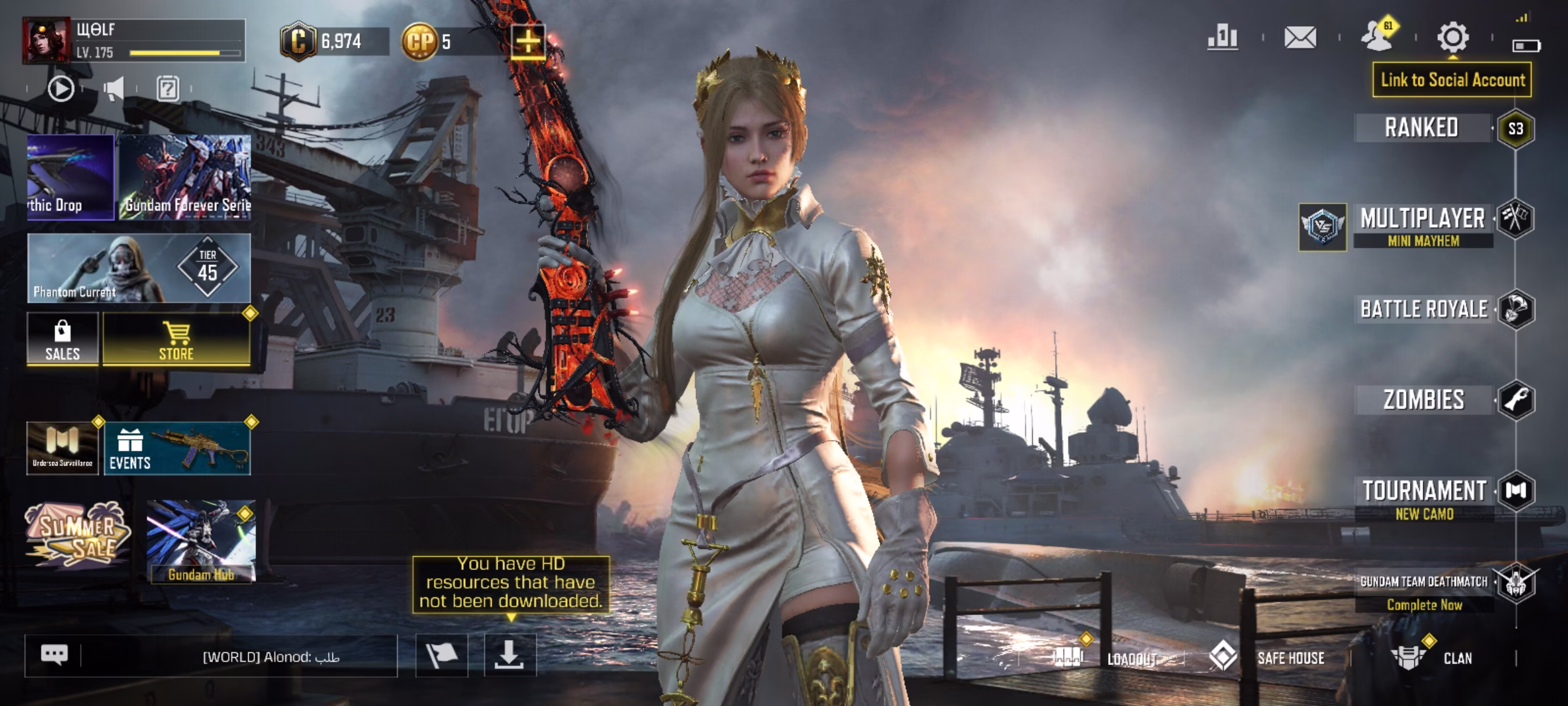Open the Sales shop
The width and height of the screenshot is (1568, 706).
63,339
